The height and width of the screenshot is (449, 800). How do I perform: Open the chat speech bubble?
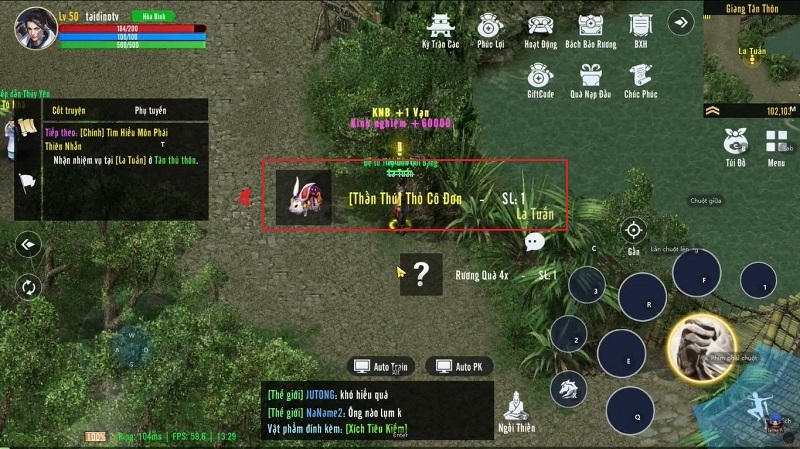tap(535, 241)
